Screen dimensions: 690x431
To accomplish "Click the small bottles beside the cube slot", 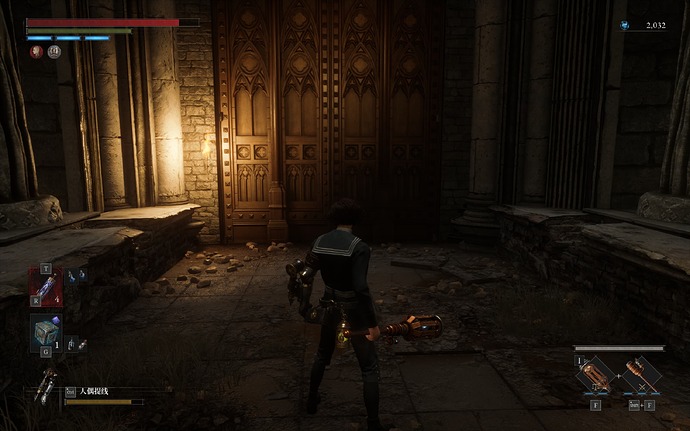I will click(x=76, y=344).
